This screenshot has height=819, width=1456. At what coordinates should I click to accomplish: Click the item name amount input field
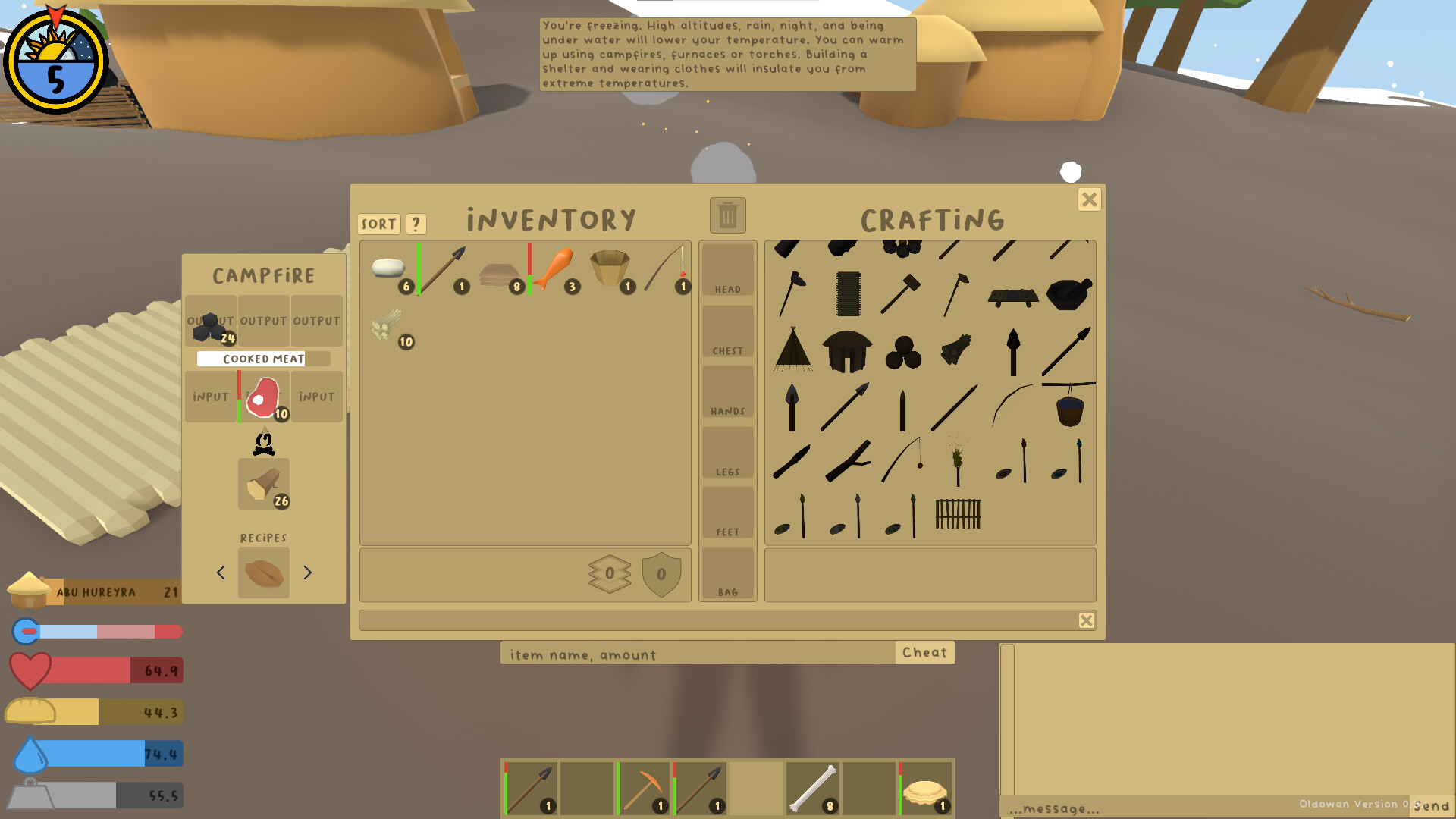click(x=698, y=653)
